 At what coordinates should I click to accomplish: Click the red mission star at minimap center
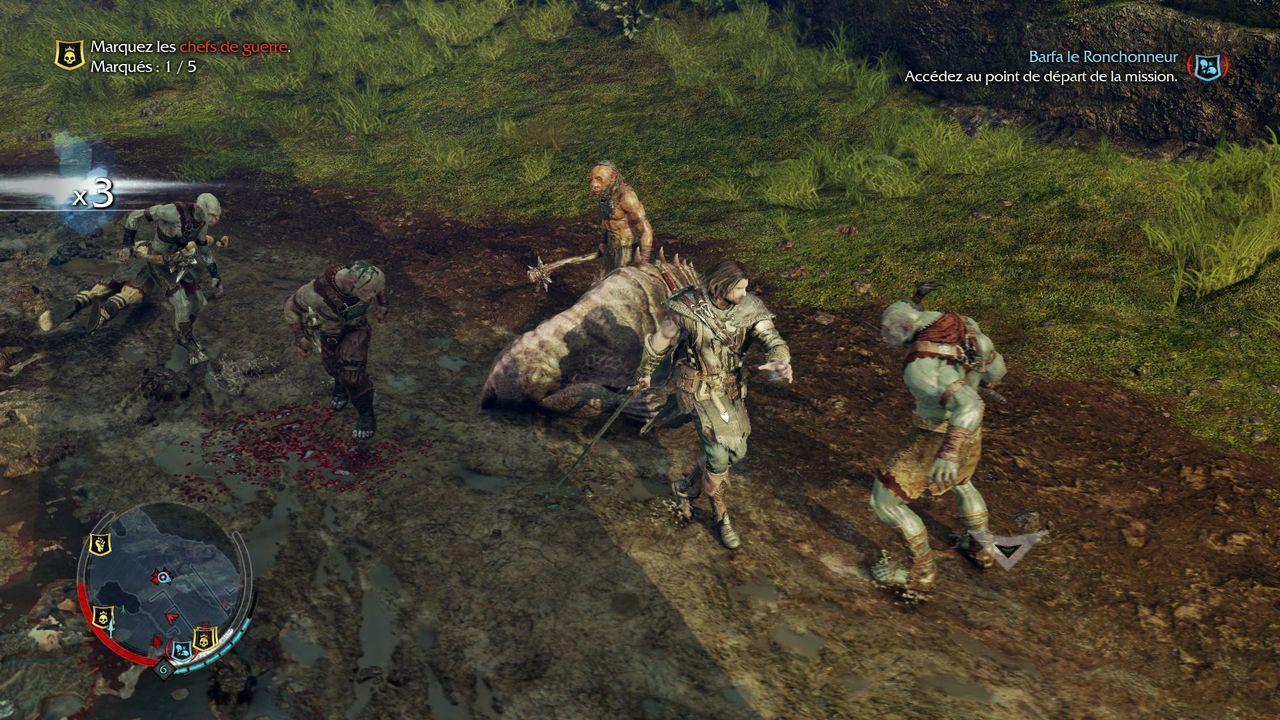(x=162, y=576)
